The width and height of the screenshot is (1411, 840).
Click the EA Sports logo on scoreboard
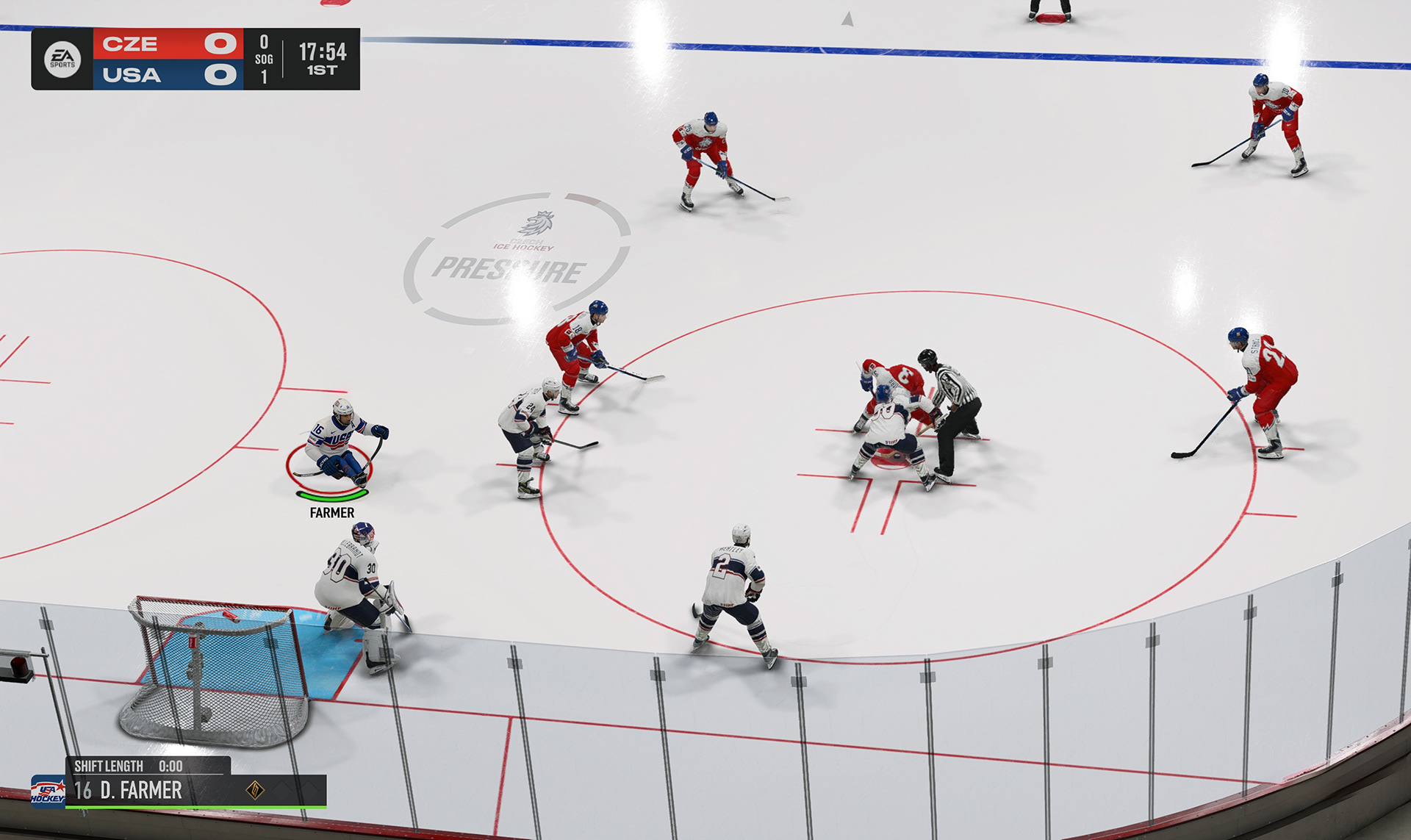click(x=62, y=60)
